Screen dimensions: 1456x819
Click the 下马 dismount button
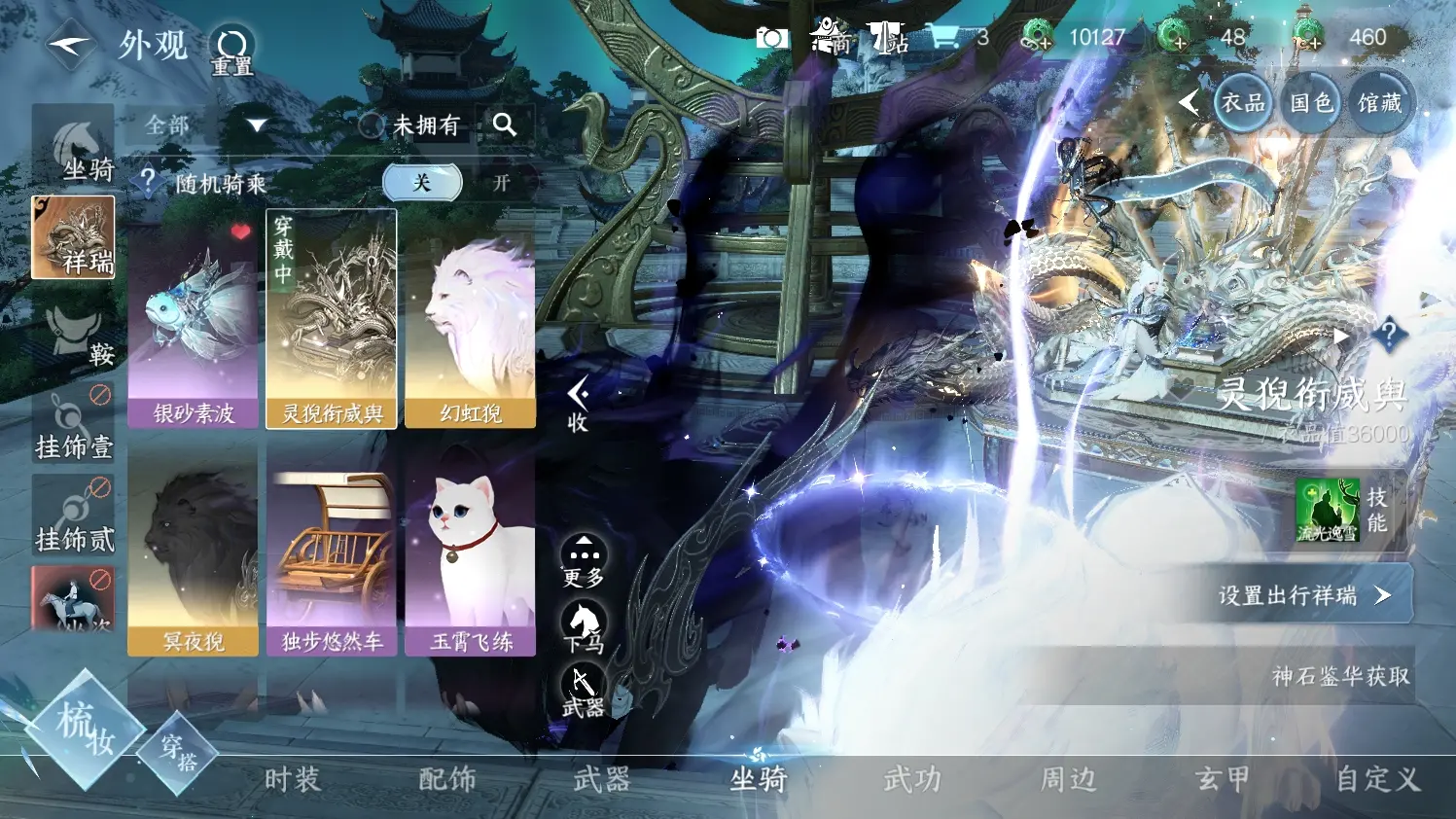tap(584, 625)
